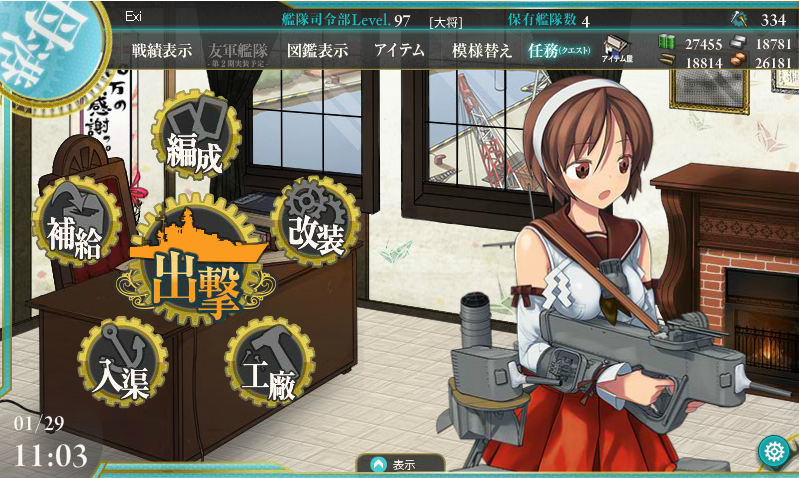
Task: Open the 入渠 repair dock
Action: 122,367
